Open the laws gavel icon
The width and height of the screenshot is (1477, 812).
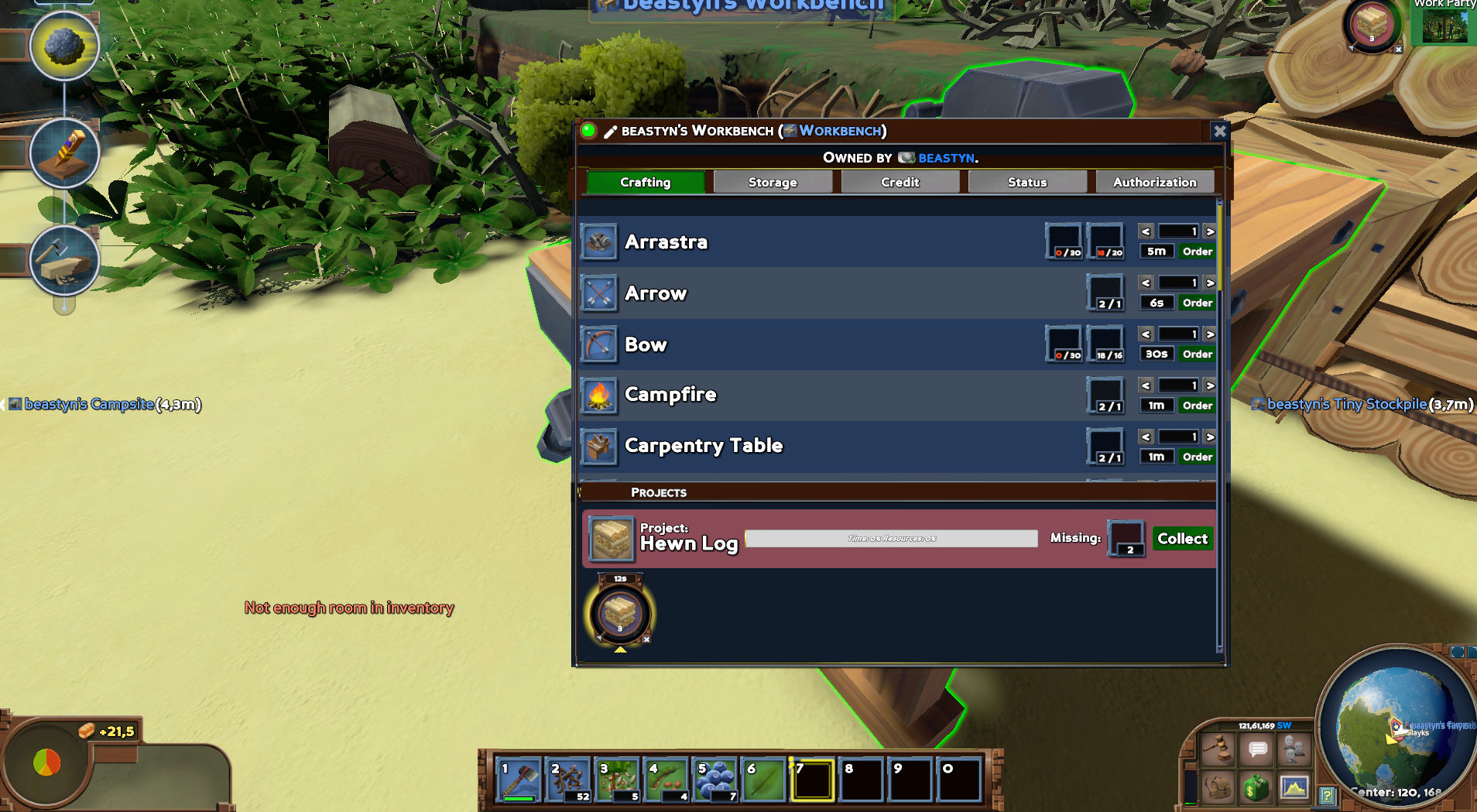click(1218, 749)
